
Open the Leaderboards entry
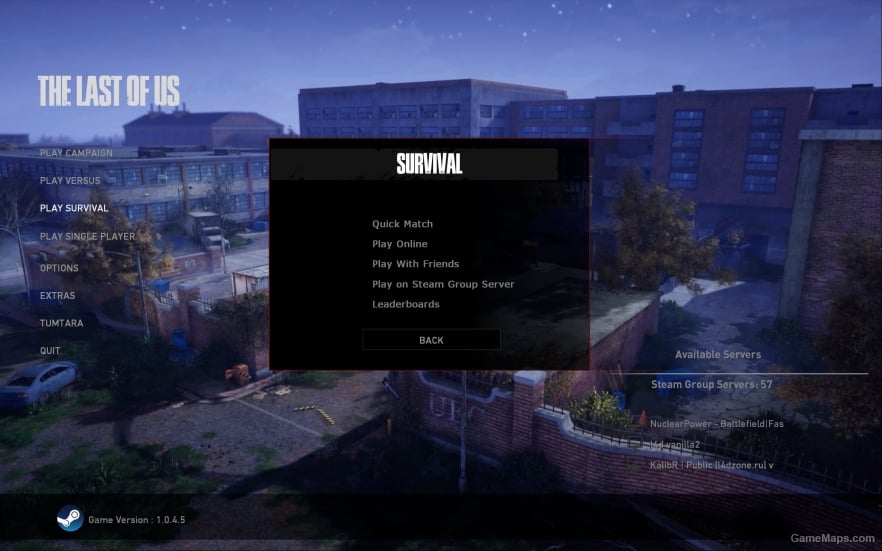point(405,304)
